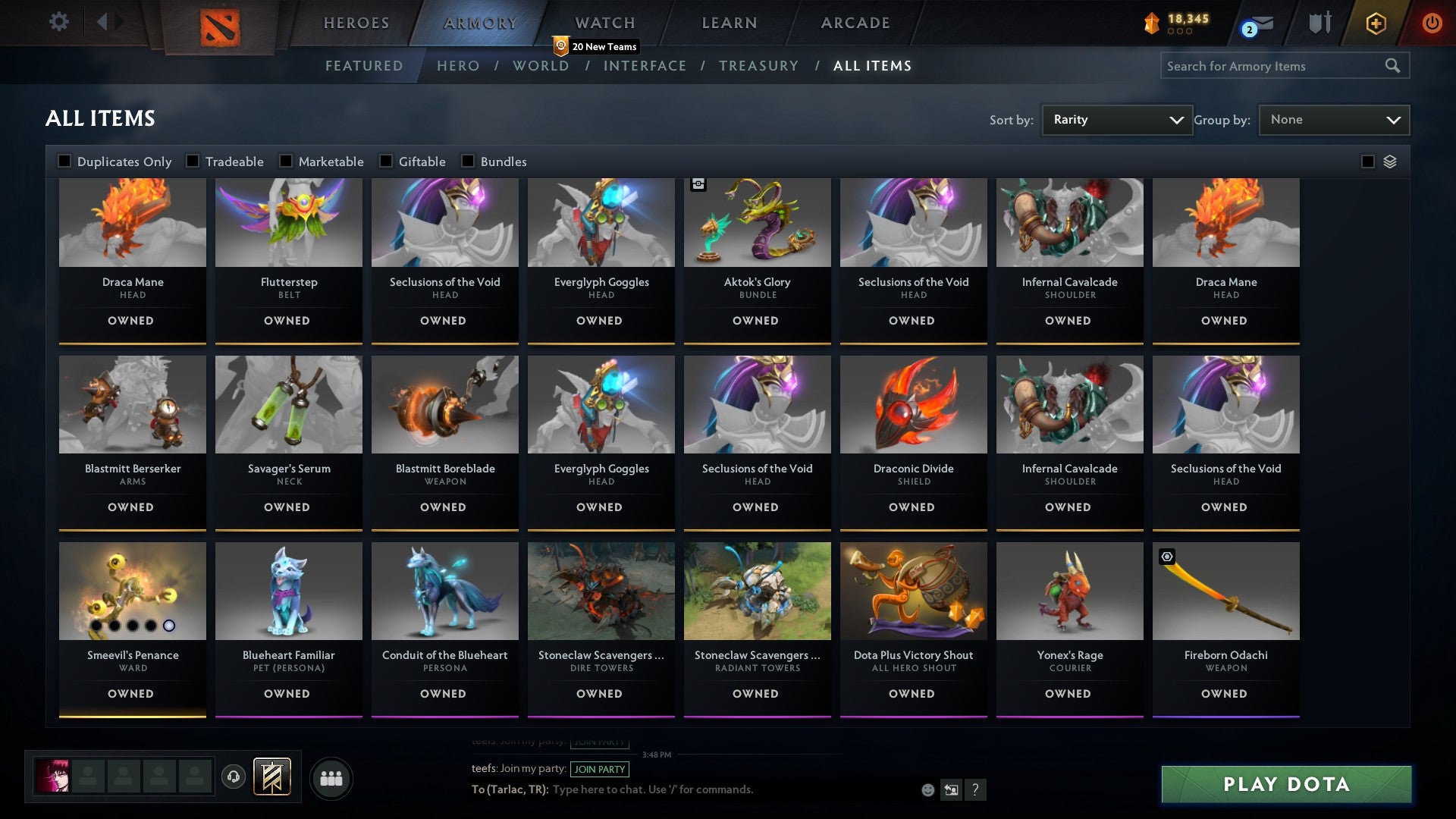
Task: Click the headset voice chat icon
Action: point(232,777)
